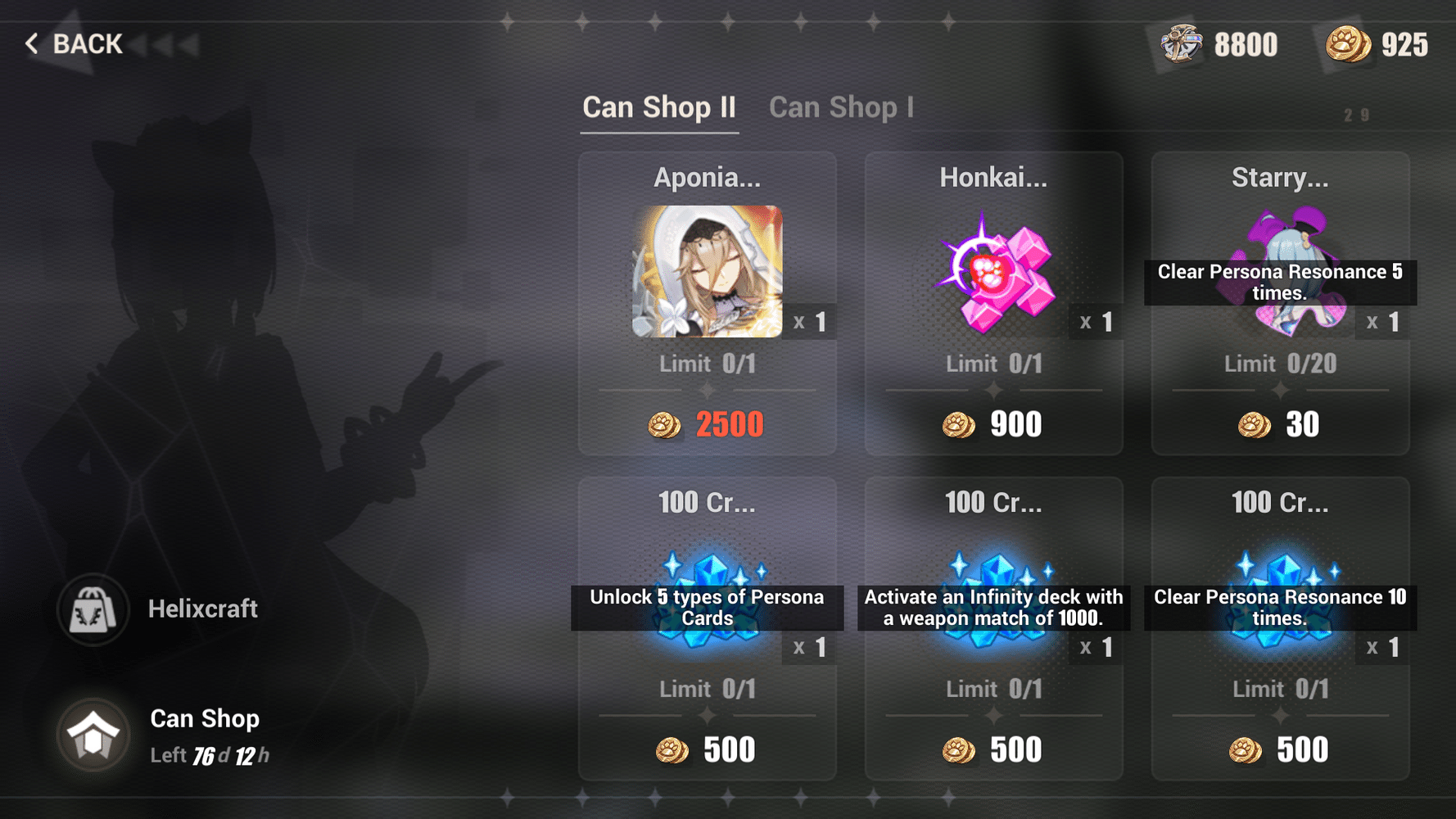Select the Helixcraft shop icon

click(91, 609)
